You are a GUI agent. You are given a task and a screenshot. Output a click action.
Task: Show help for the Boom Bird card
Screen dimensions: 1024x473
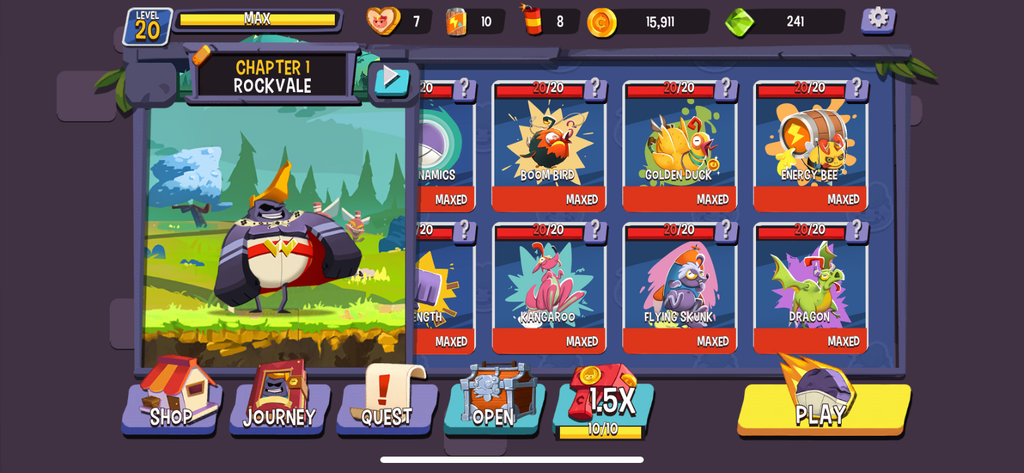594,89
